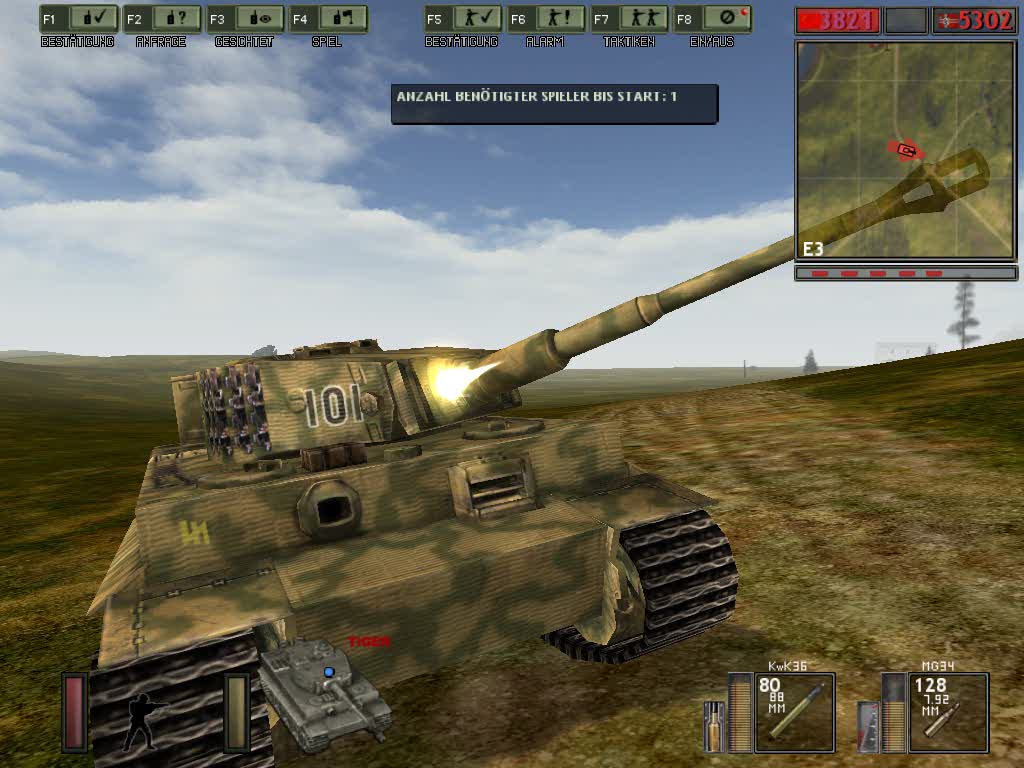Open the F2 Anfrage radio menu

[160, 19]
